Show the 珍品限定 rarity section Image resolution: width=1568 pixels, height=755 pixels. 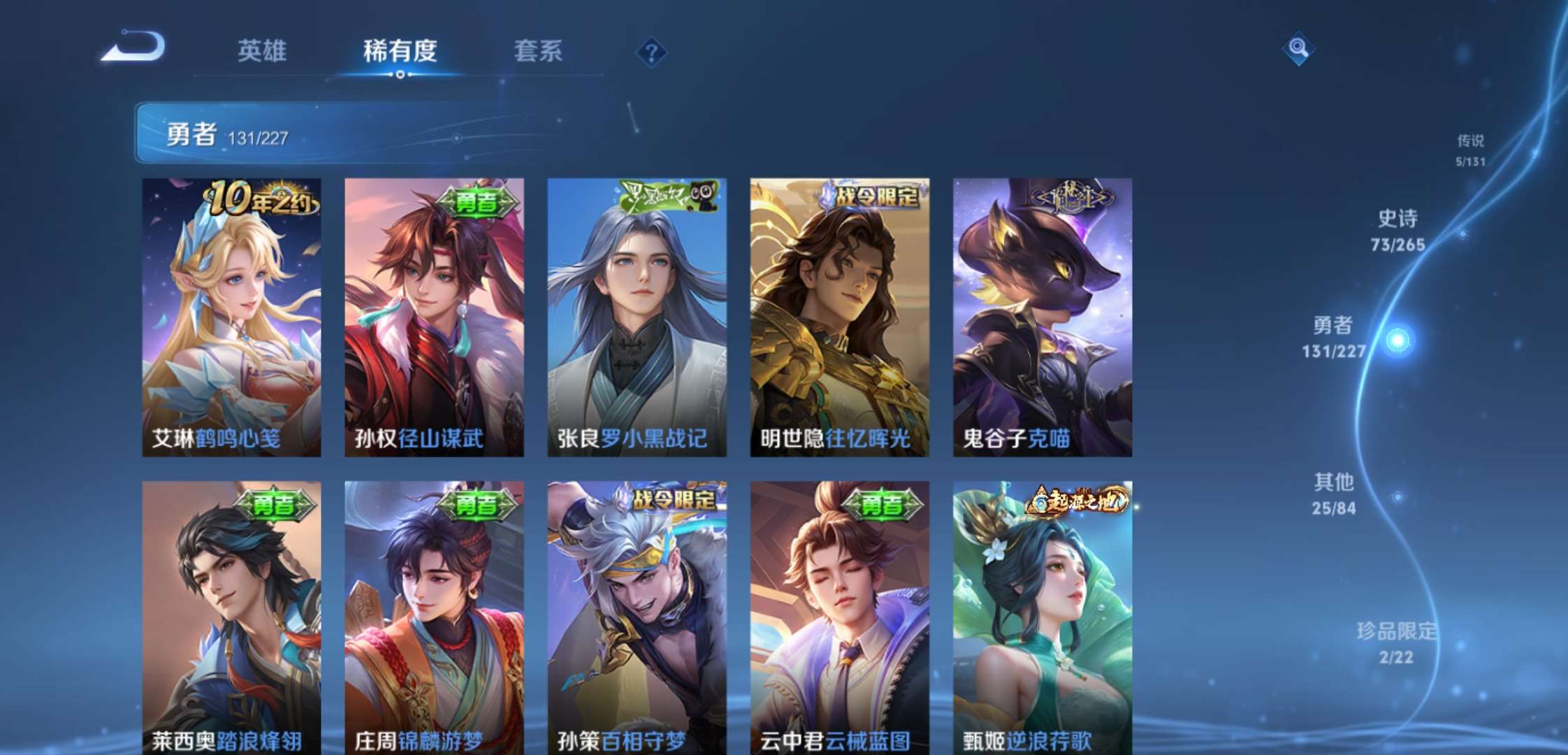1396,643
